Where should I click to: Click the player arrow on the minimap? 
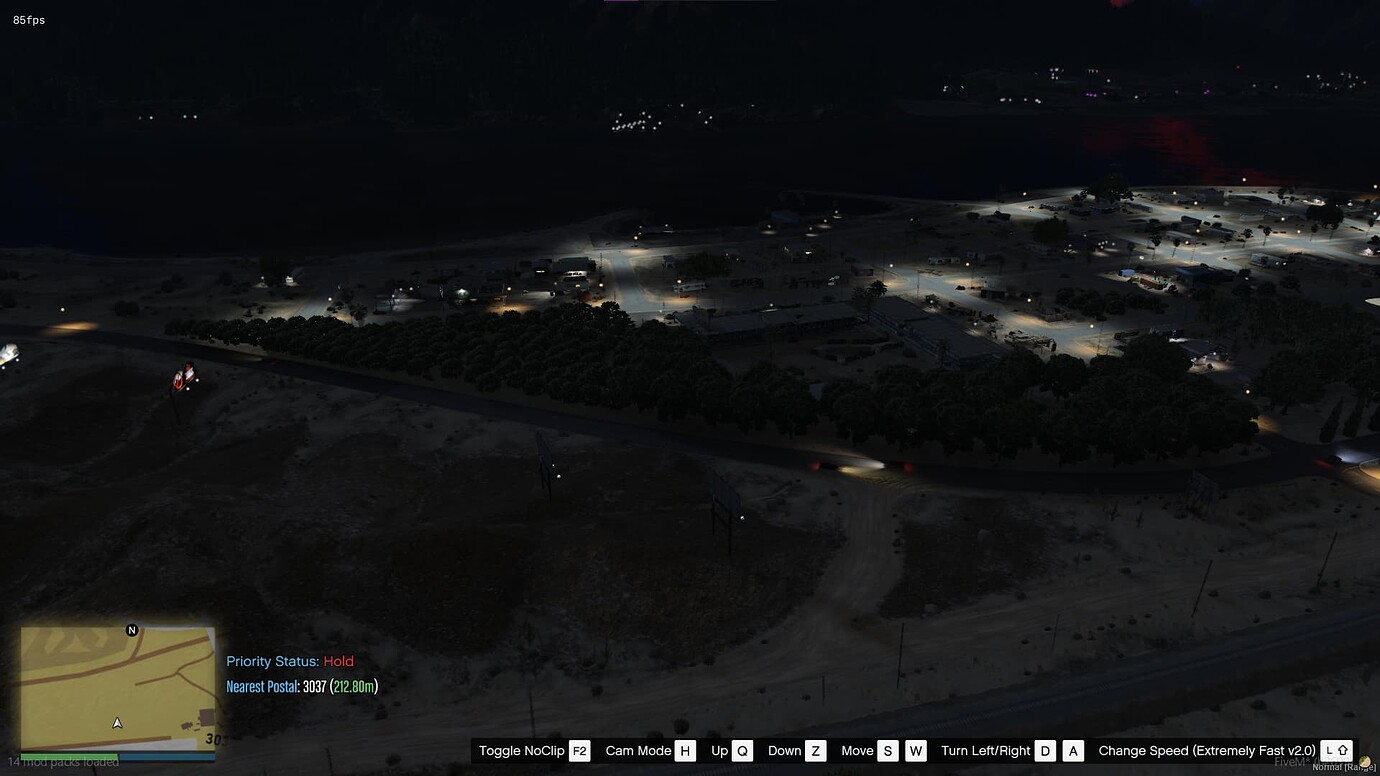click(116, 721)
